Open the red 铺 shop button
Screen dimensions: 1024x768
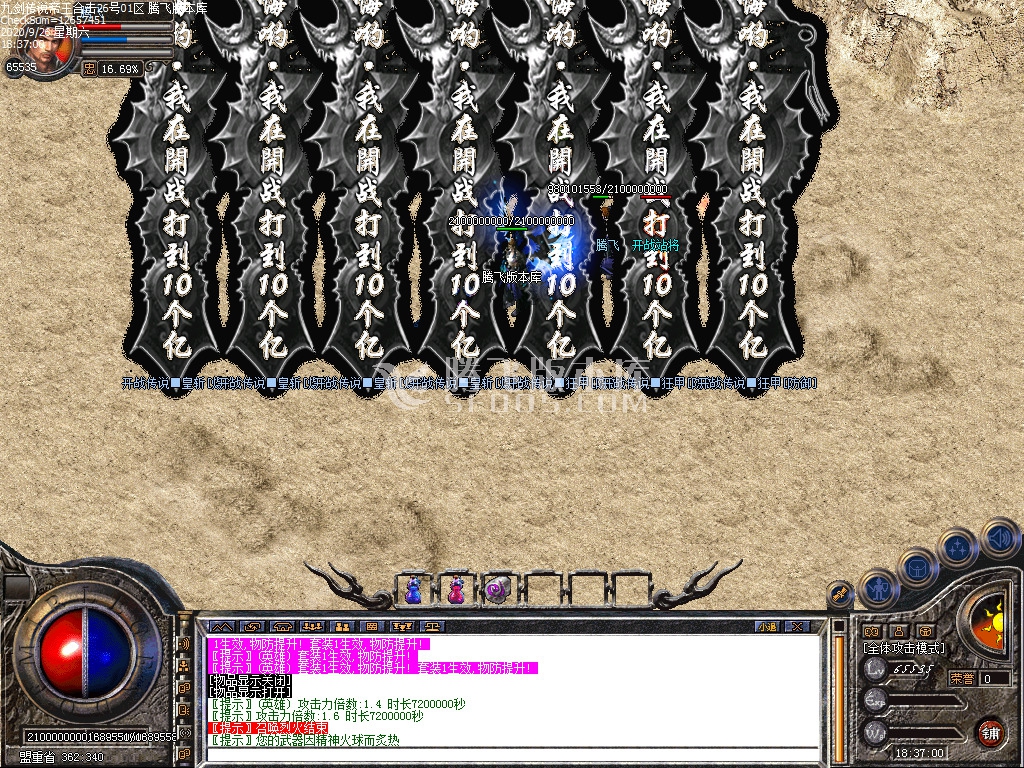[x=990, y=732]
